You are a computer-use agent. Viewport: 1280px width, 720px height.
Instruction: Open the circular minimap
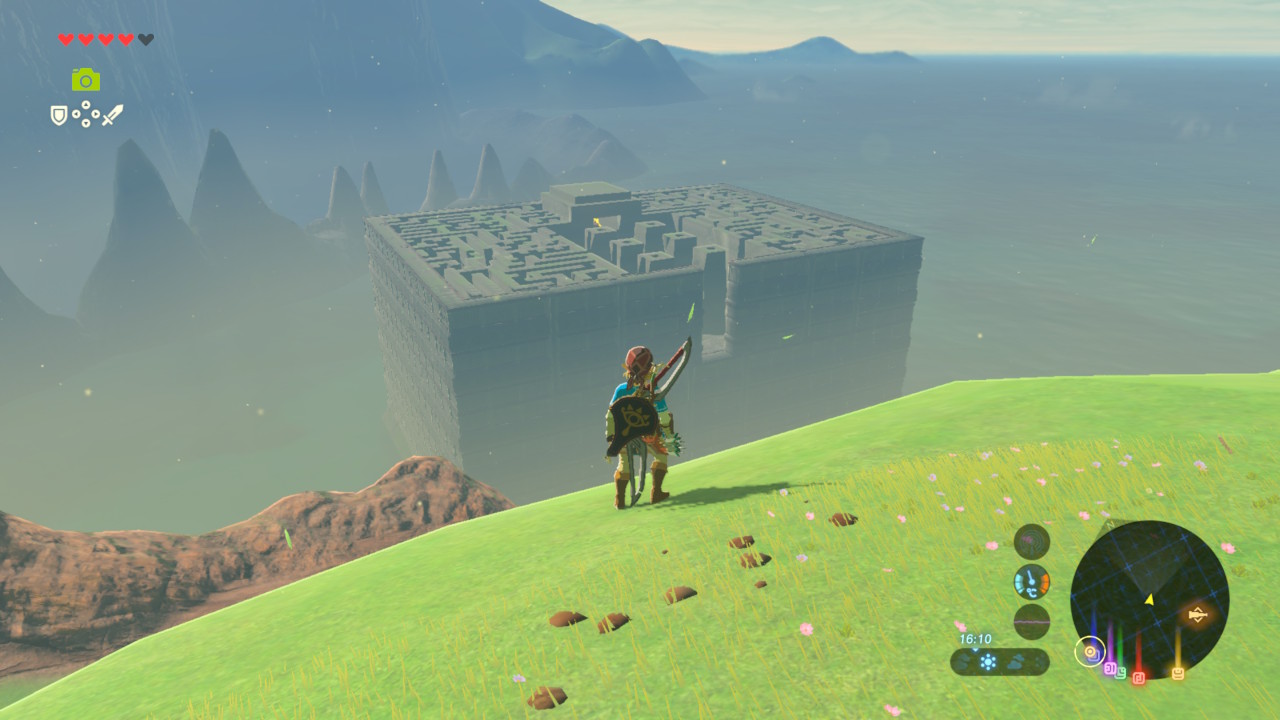[1149, 599]
